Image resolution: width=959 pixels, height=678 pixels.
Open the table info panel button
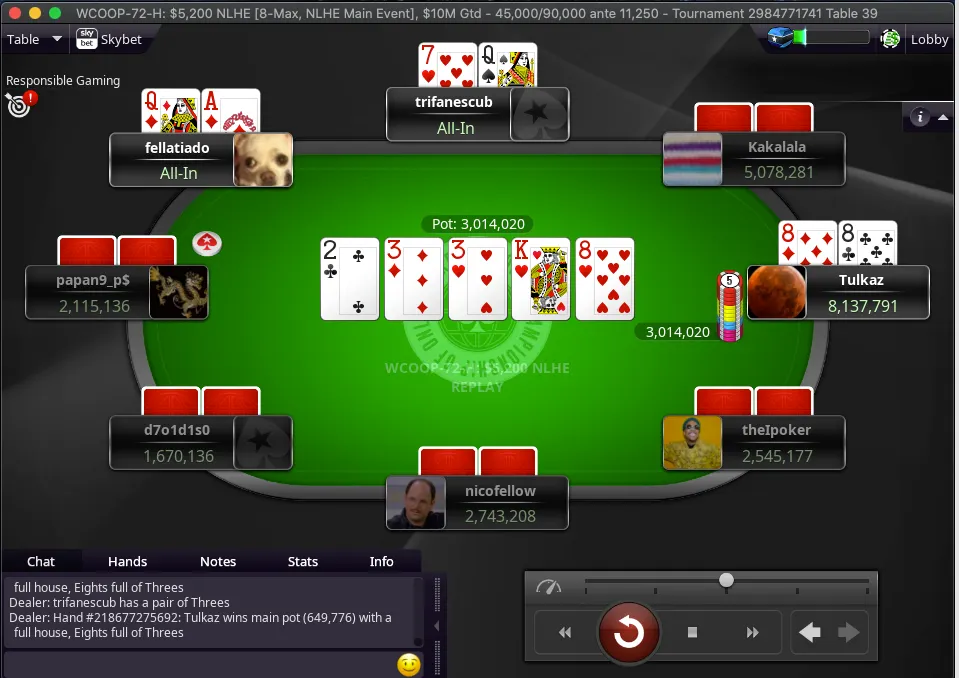click(919, 117)
